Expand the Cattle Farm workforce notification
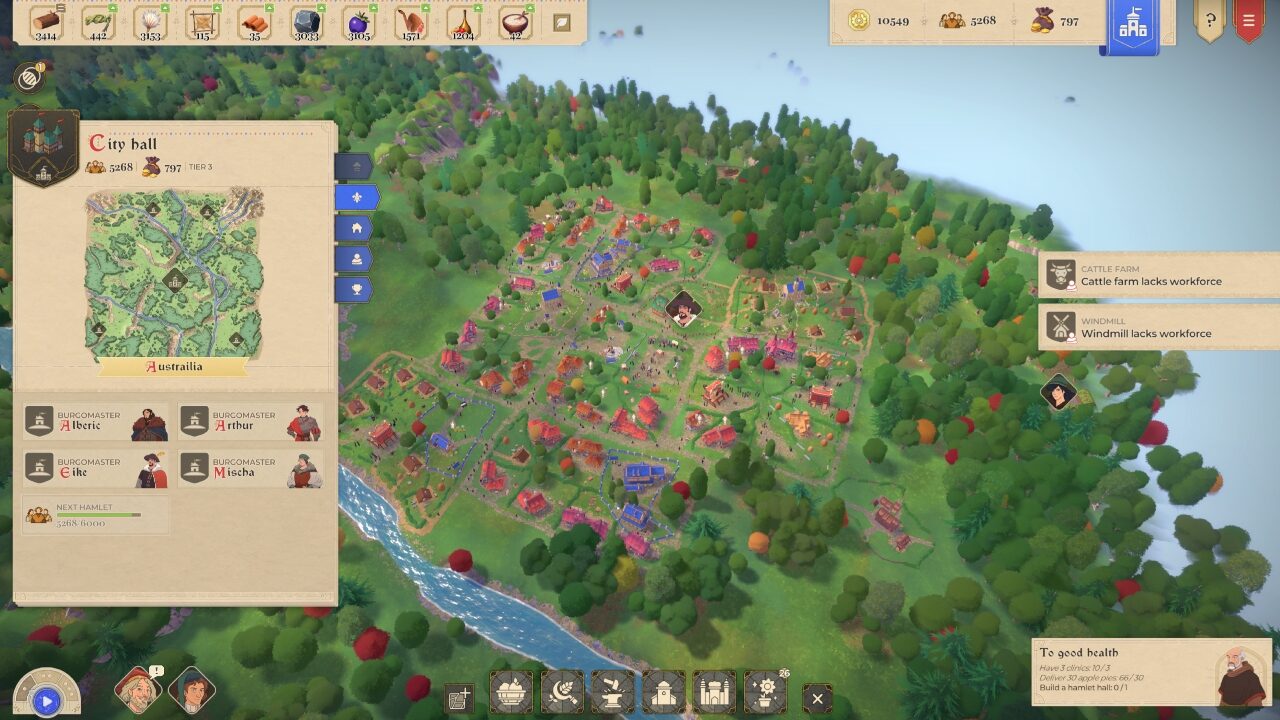 coord(1160,275)
